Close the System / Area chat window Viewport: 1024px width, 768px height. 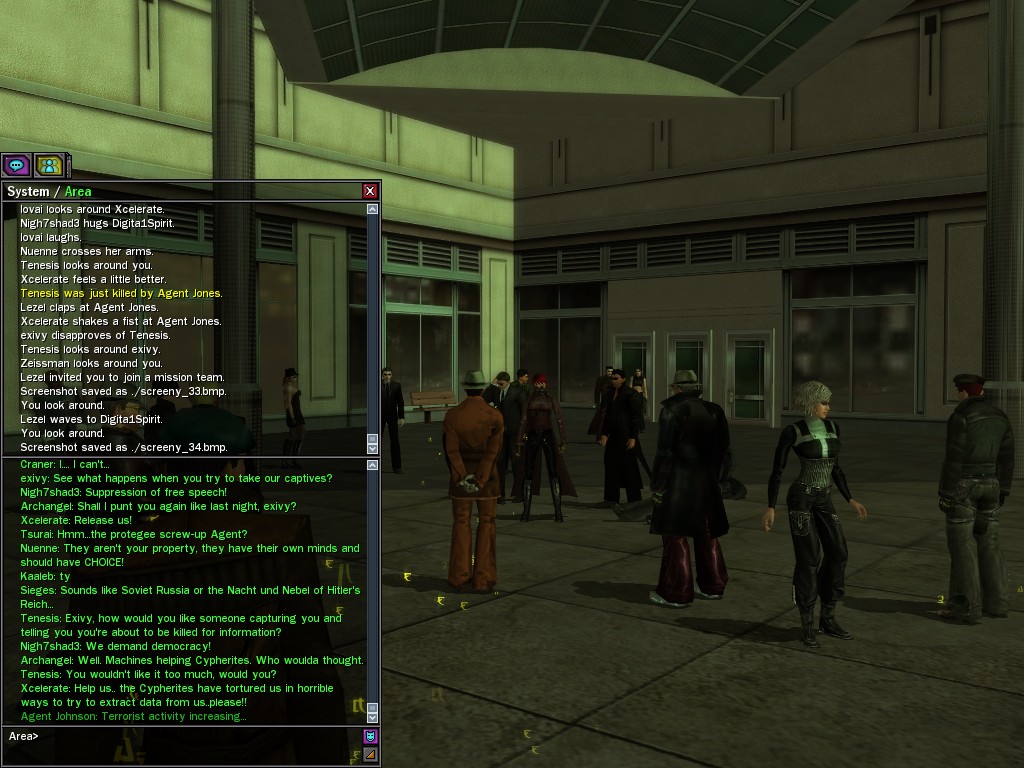(370, 191)
